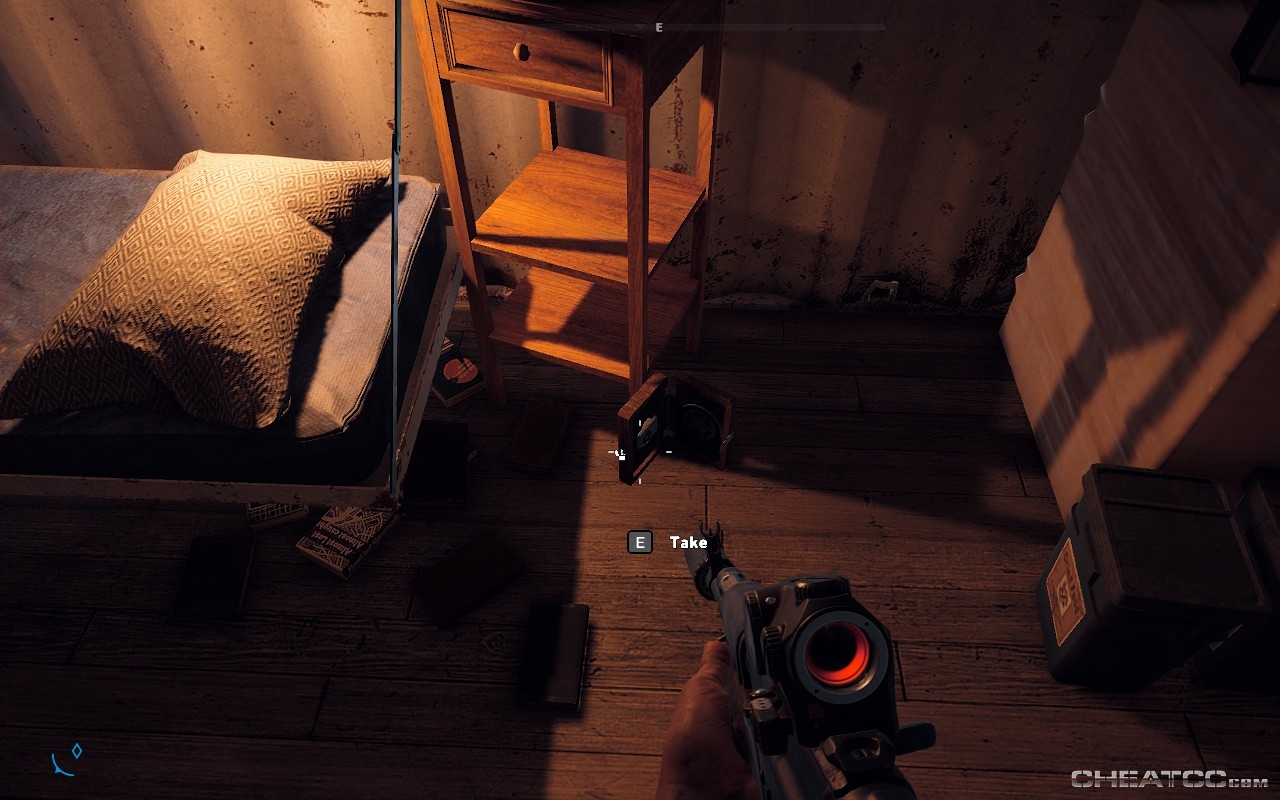Image resolution: width=1280 pixels, height=800 pixels.
Task: Click the E key icon on the top bar
Action: pyautogui.click(x=657, y=28)
